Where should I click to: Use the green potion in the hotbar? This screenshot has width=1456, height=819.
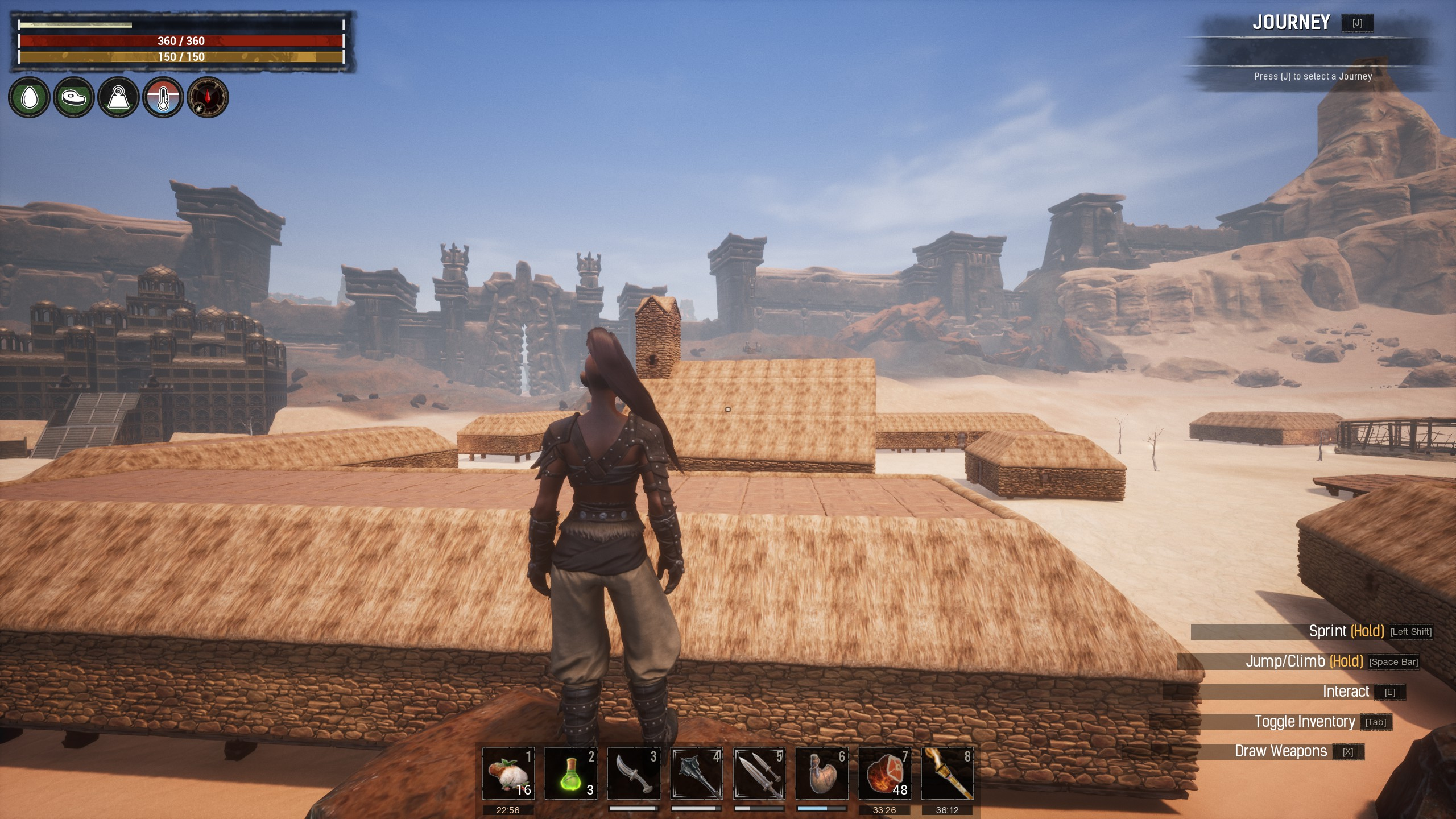pos(570,773)
